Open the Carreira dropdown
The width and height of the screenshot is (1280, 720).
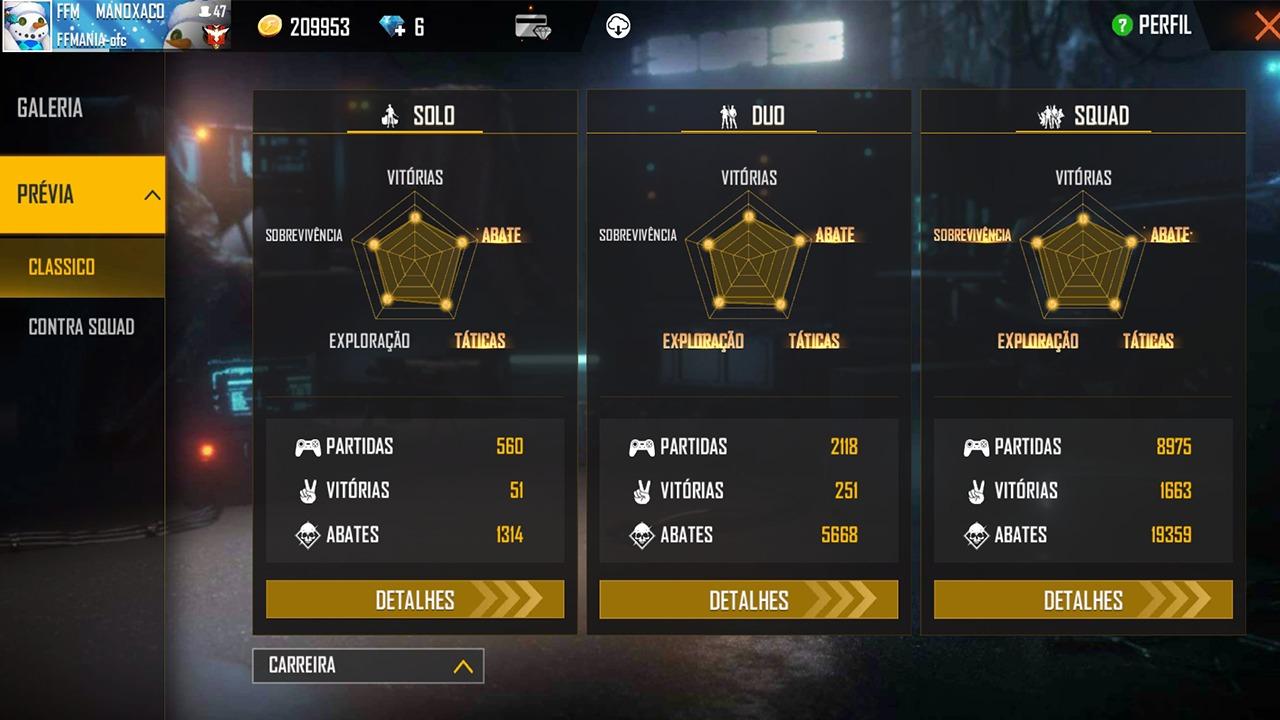(x=368, y=666)
